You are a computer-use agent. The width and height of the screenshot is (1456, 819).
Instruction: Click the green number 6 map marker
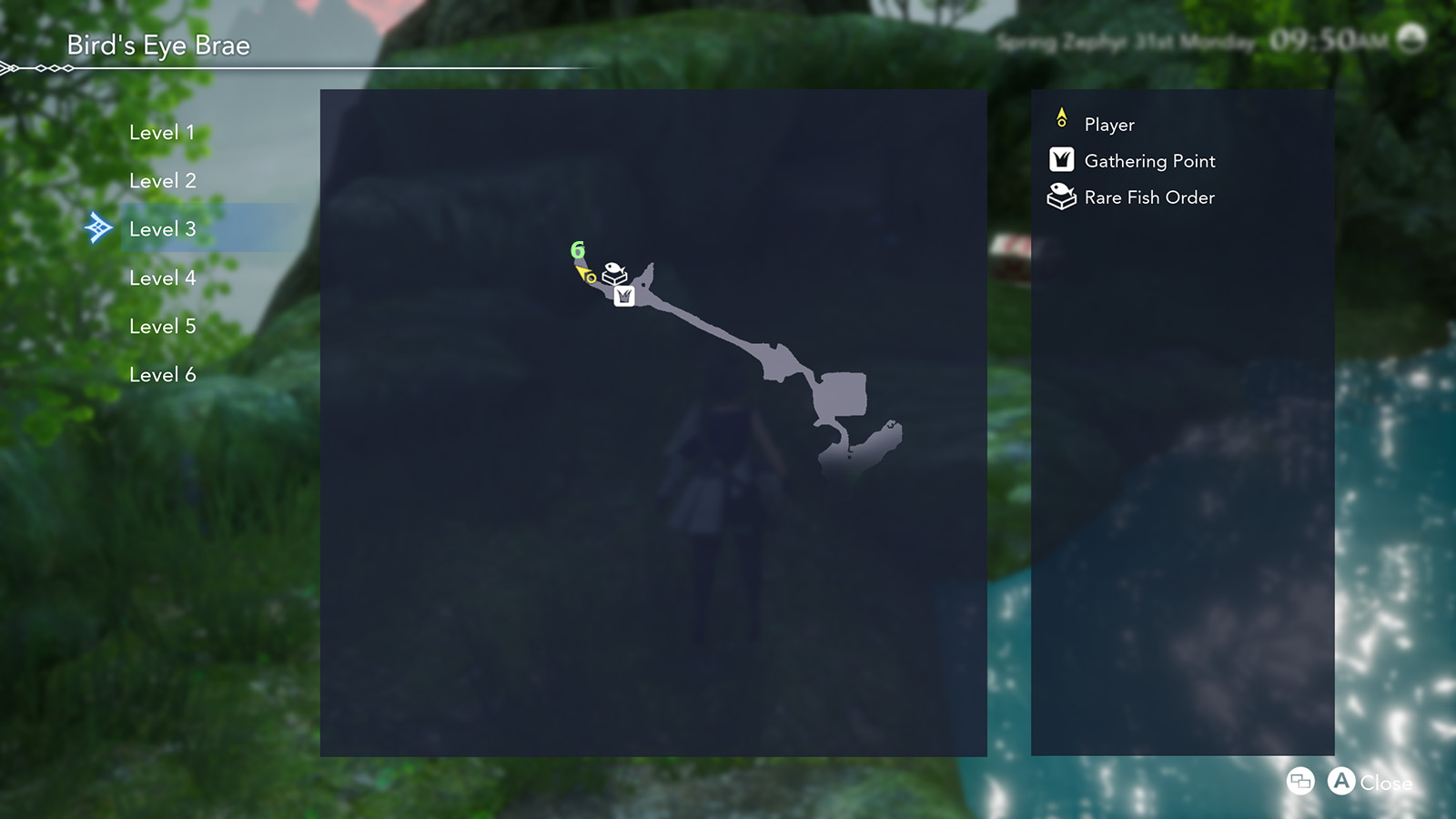(576, 248)
